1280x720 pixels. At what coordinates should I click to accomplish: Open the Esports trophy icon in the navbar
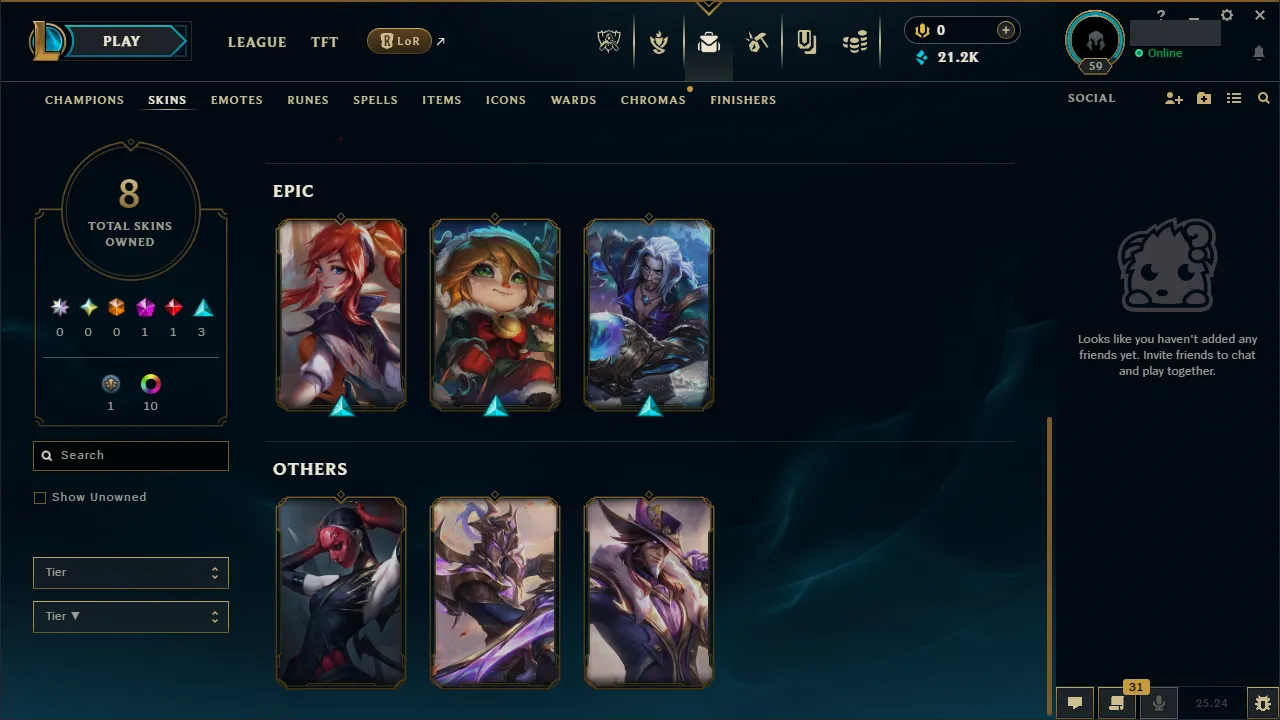[609, 41]
